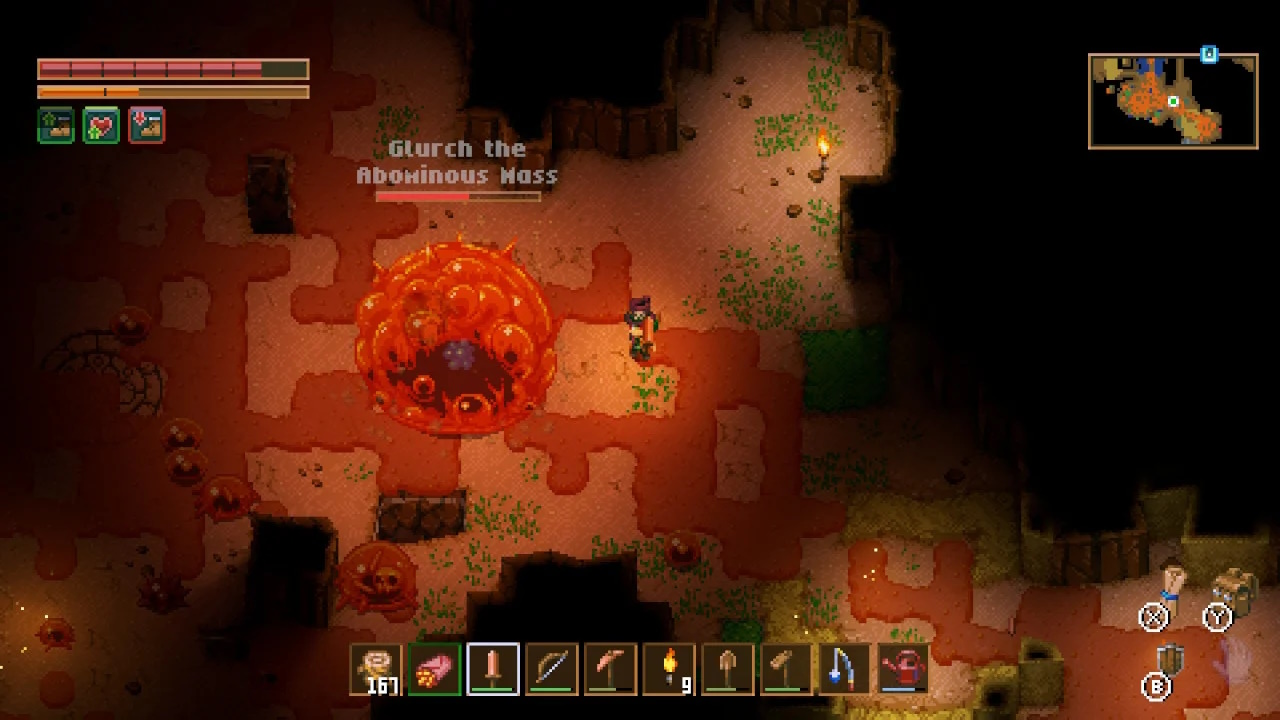Select the wood stack slot showing 167
The height and width of the screenshot is (720, 1280).
[375, 669]
